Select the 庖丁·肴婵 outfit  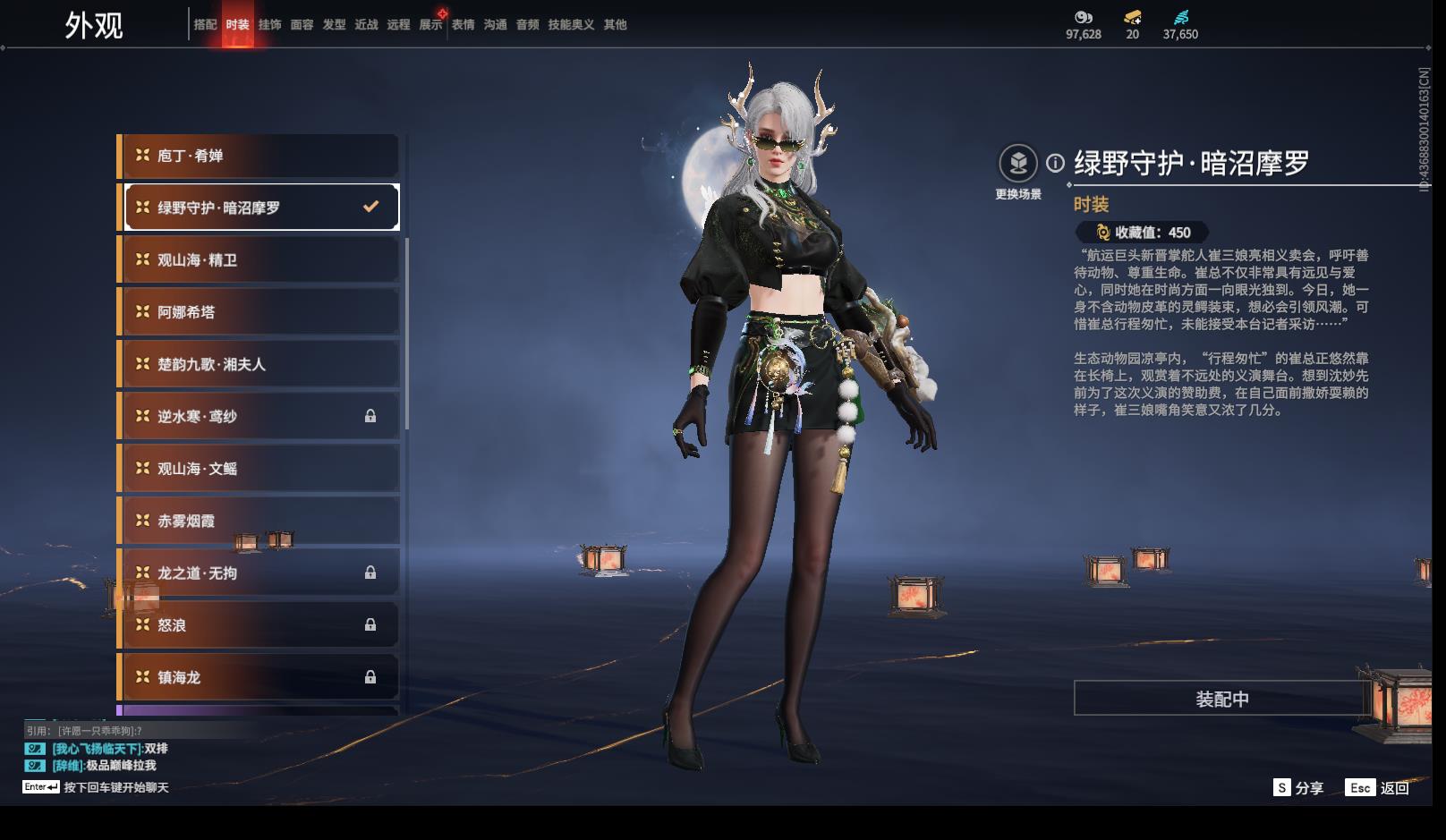pos(259,156)
